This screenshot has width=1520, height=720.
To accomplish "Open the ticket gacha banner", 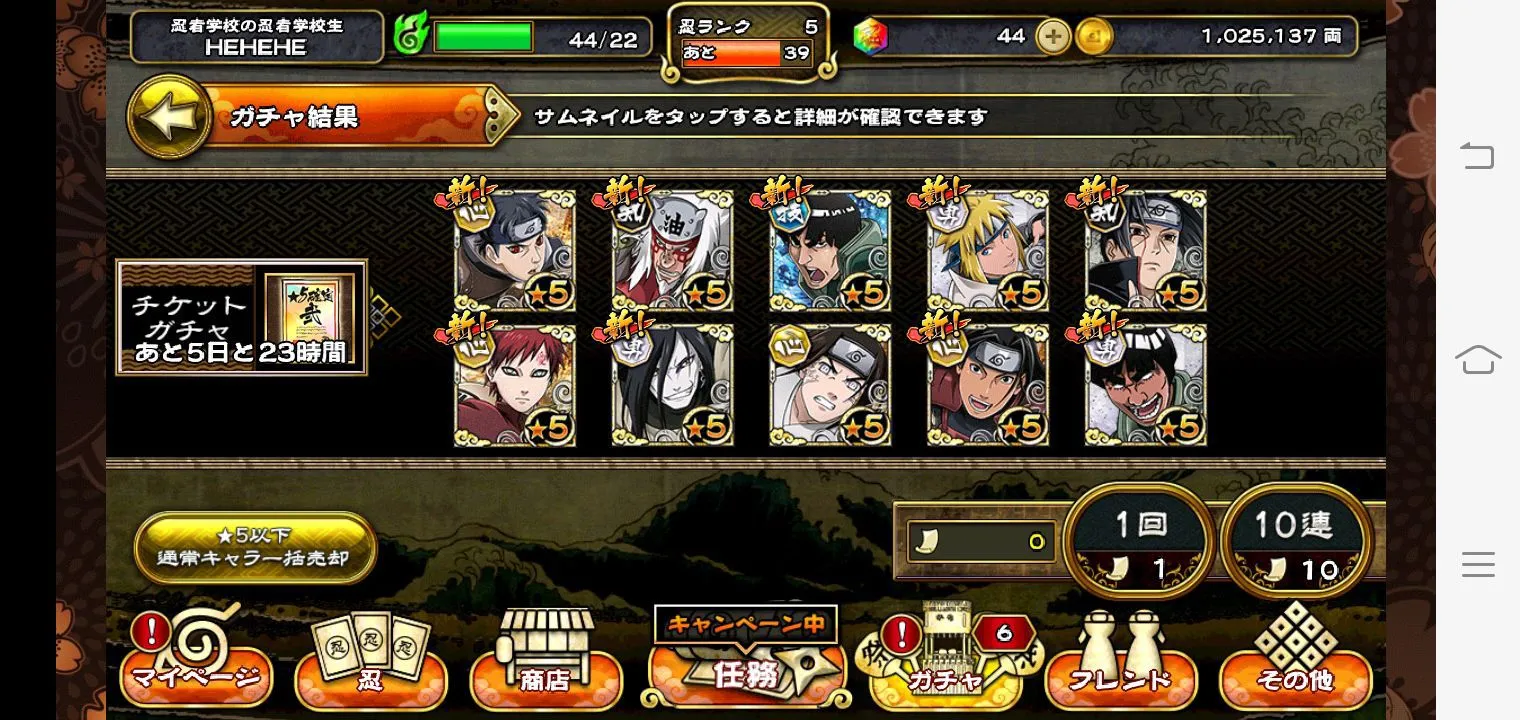I will pyautogui.click(x=242, y=317).
